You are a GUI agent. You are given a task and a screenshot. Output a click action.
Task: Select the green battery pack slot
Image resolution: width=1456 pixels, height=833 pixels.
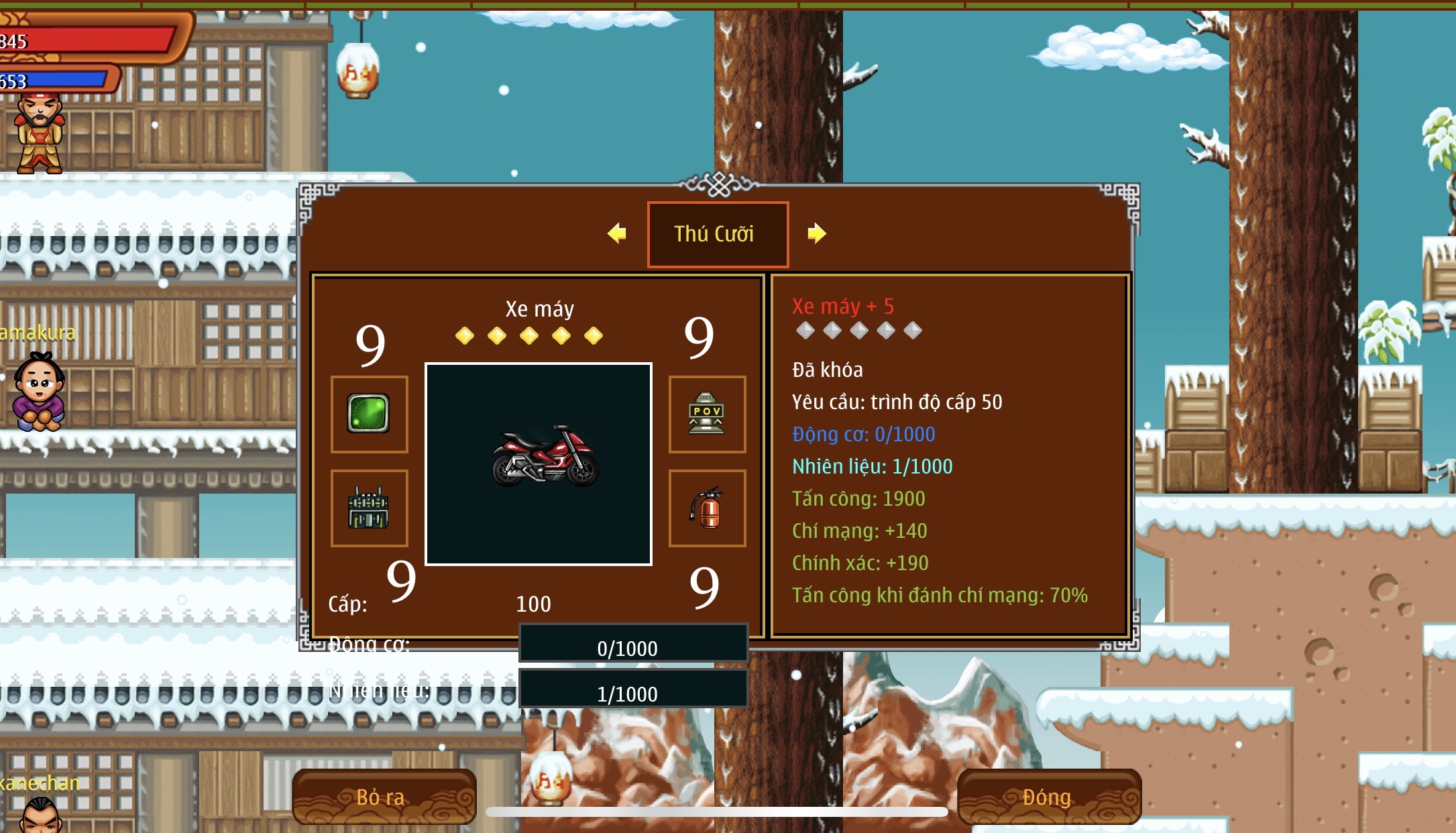pyautogui.click(x=369, y=508)
